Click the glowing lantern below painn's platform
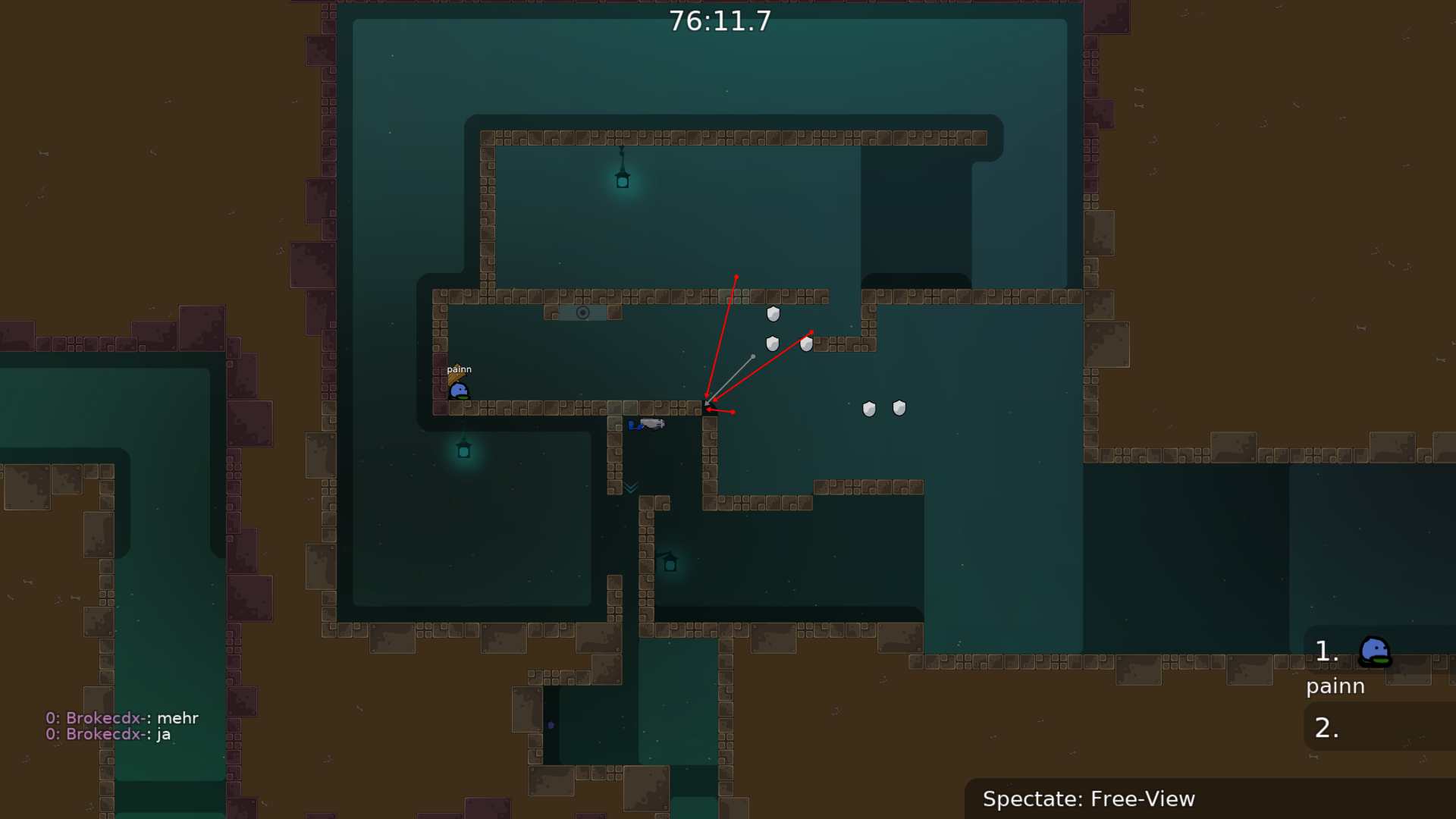The height and width of the screenshot is (819, 1456). 464,450
